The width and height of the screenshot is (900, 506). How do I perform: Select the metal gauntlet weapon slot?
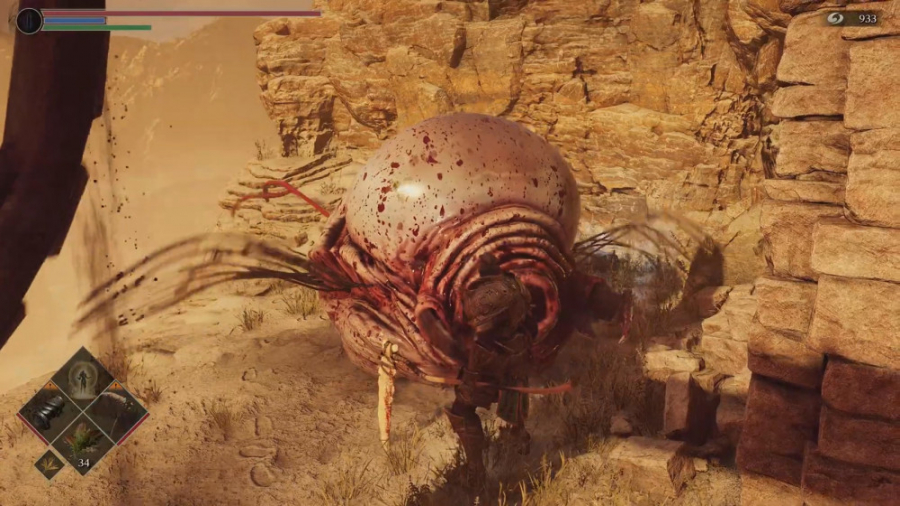49,411
